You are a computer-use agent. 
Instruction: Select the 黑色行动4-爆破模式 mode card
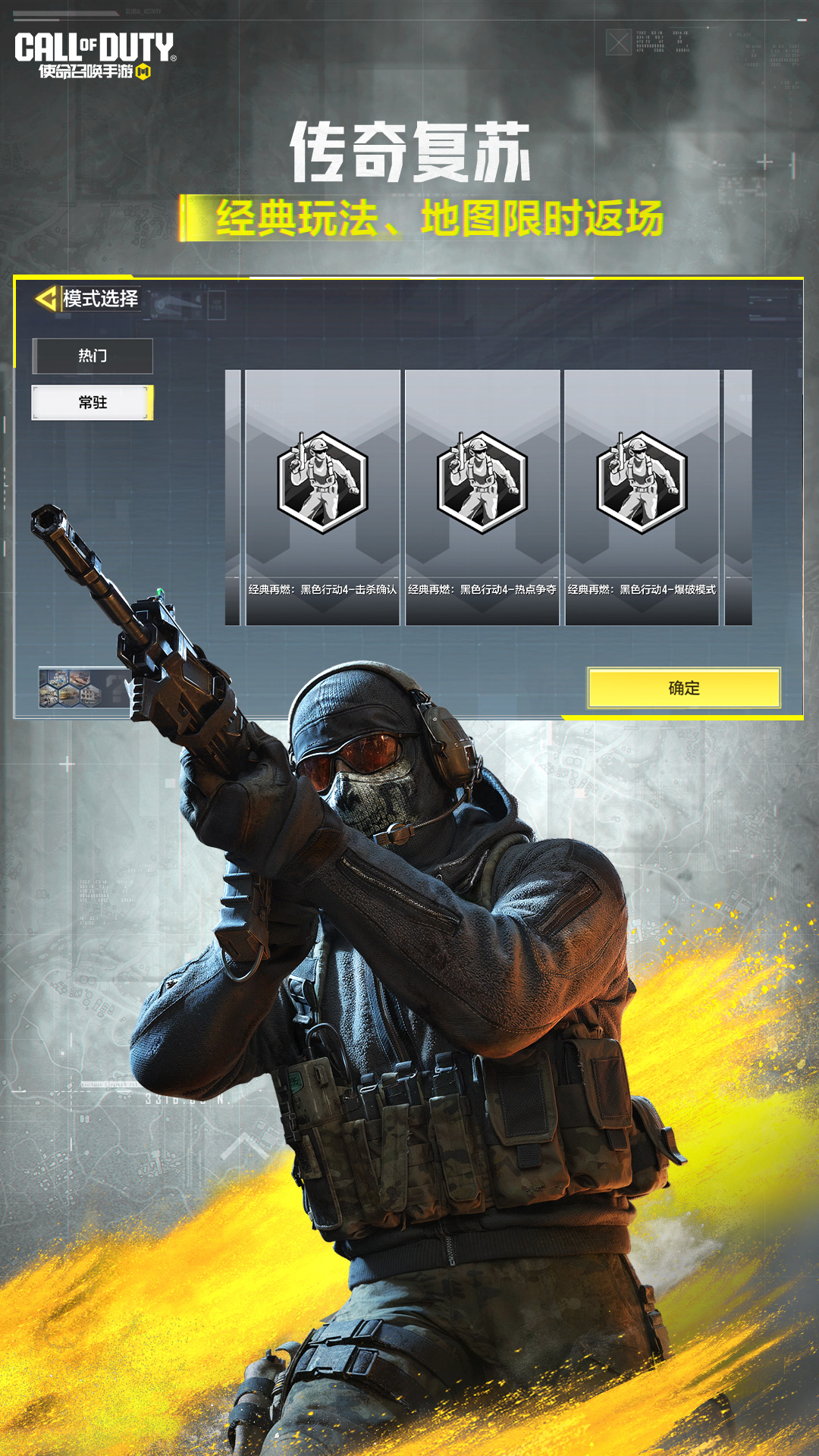tap(642, 497)
